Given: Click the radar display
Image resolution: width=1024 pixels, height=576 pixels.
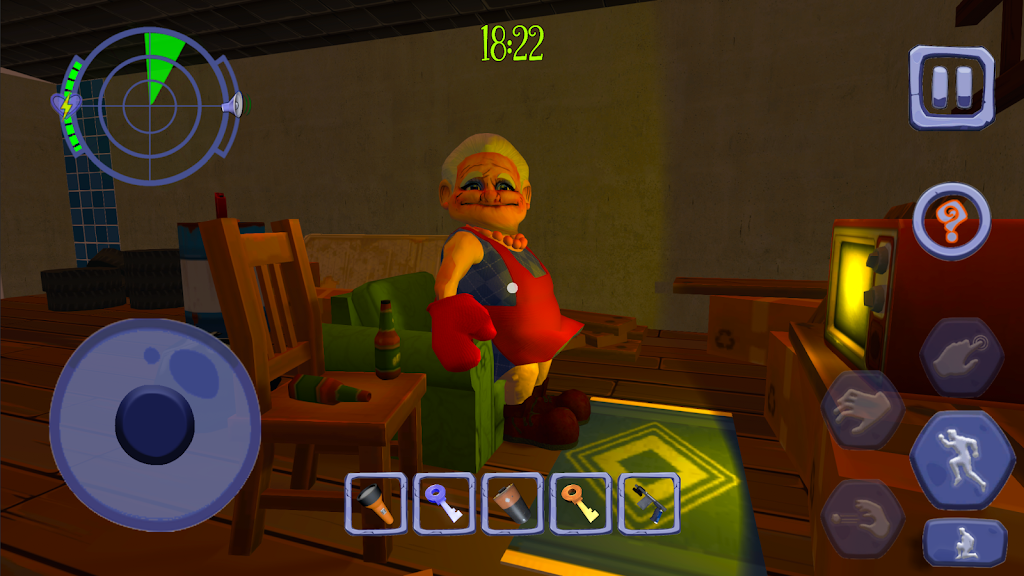Looking at the screenshot, I should tap(150, 105).
